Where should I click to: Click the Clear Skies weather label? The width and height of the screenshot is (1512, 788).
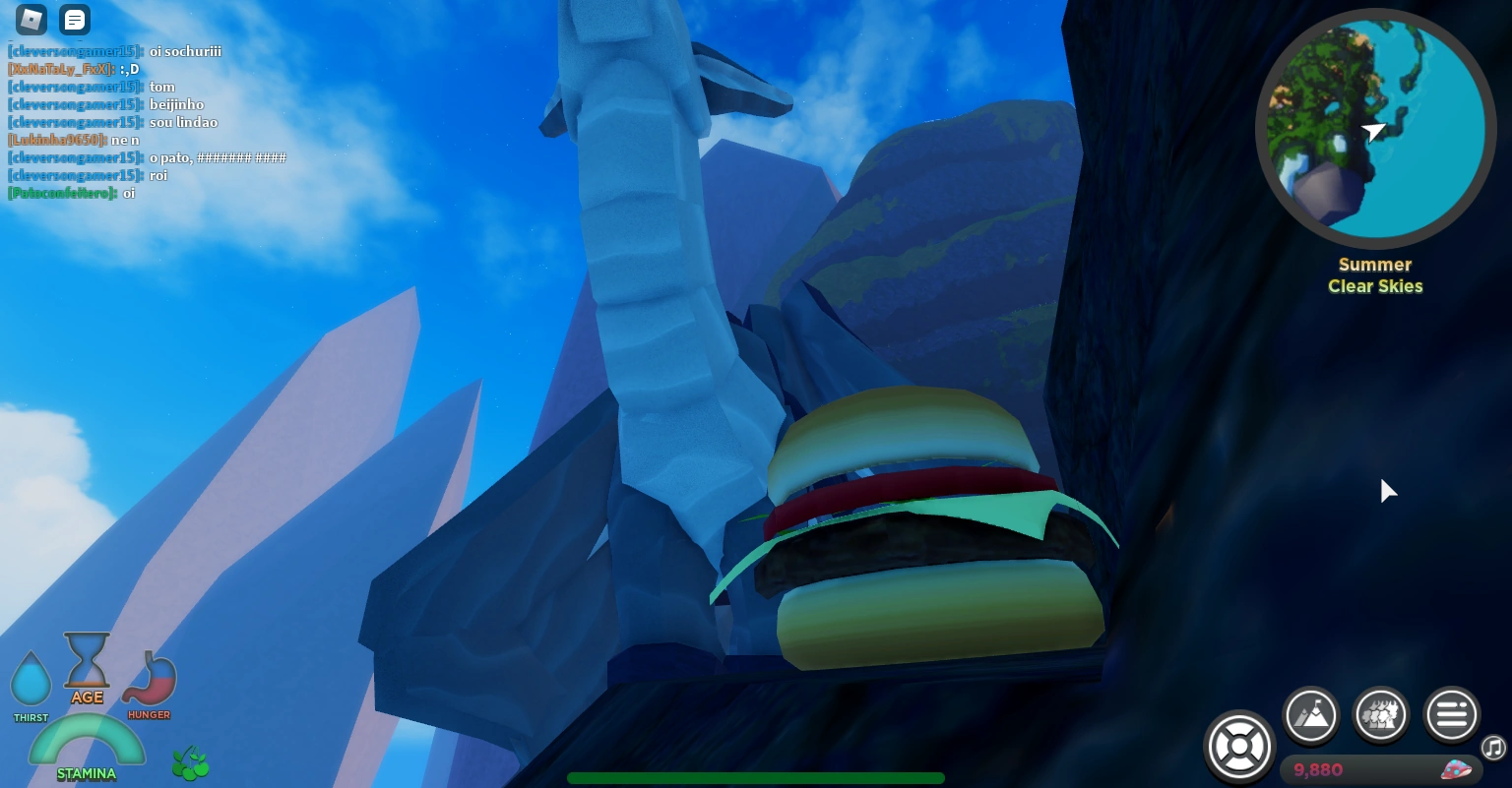(1375, 286)
